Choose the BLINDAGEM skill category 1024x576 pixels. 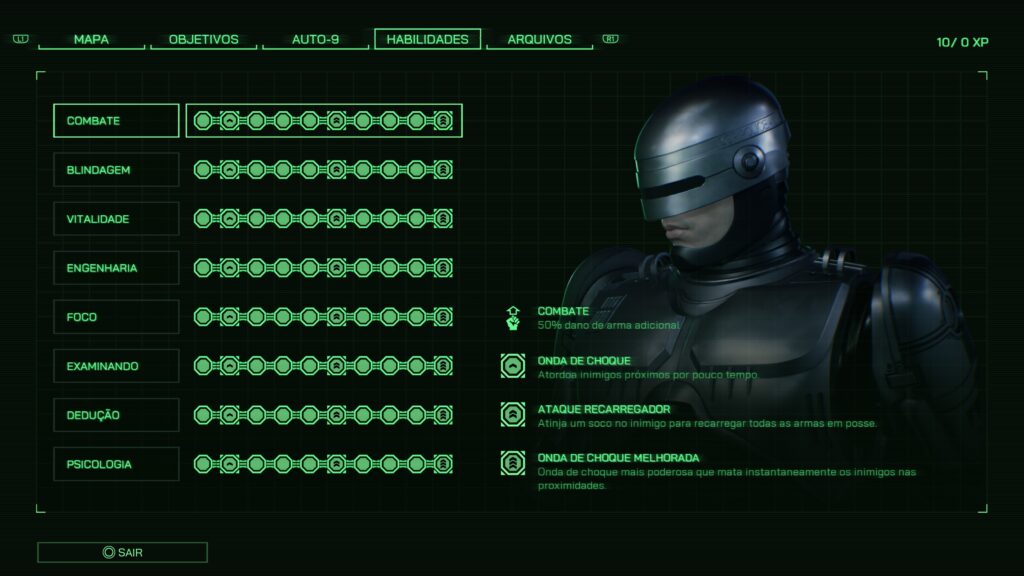tap(116, 170)
